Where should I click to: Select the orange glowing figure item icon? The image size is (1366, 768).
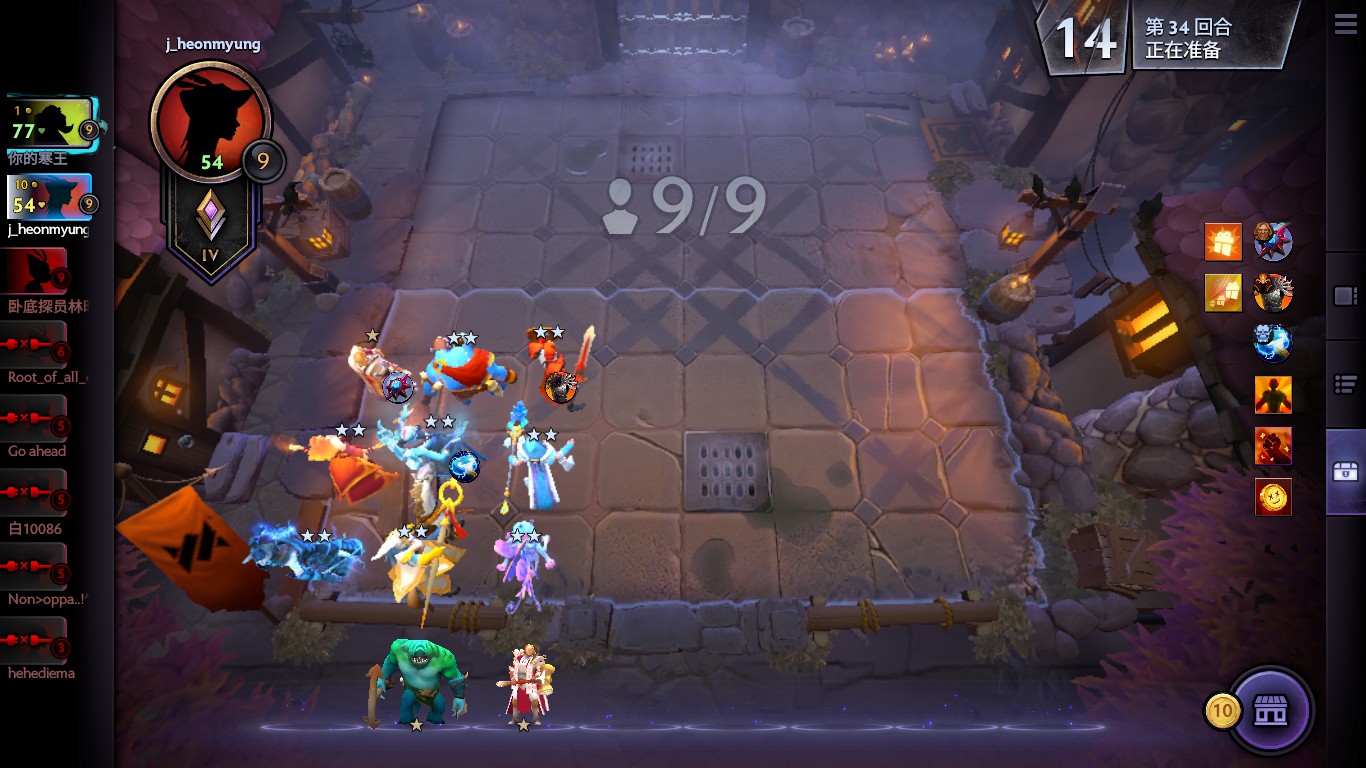pyautogui.click(x=1273, y=395)
